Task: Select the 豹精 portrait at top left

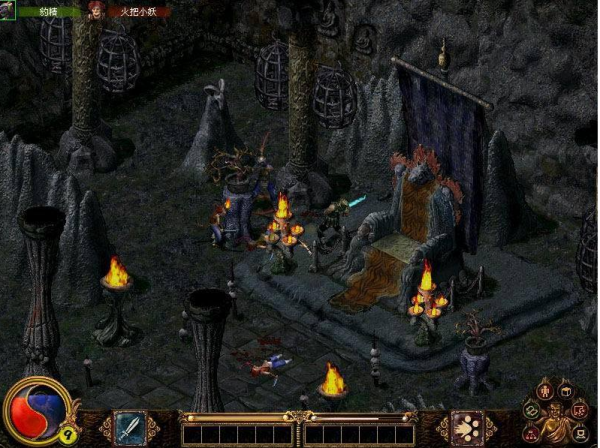Action: tap(9, 10)
